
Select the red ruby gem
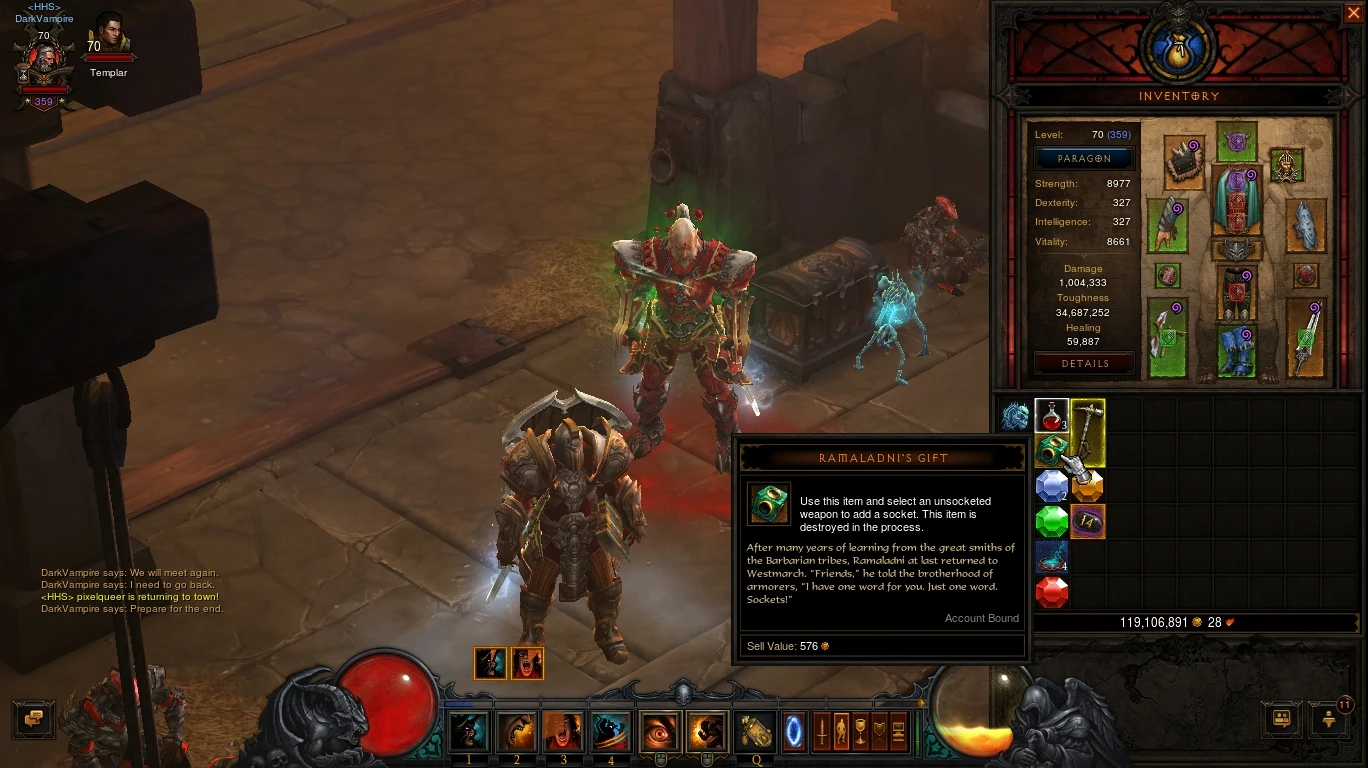pos(1051,592)
